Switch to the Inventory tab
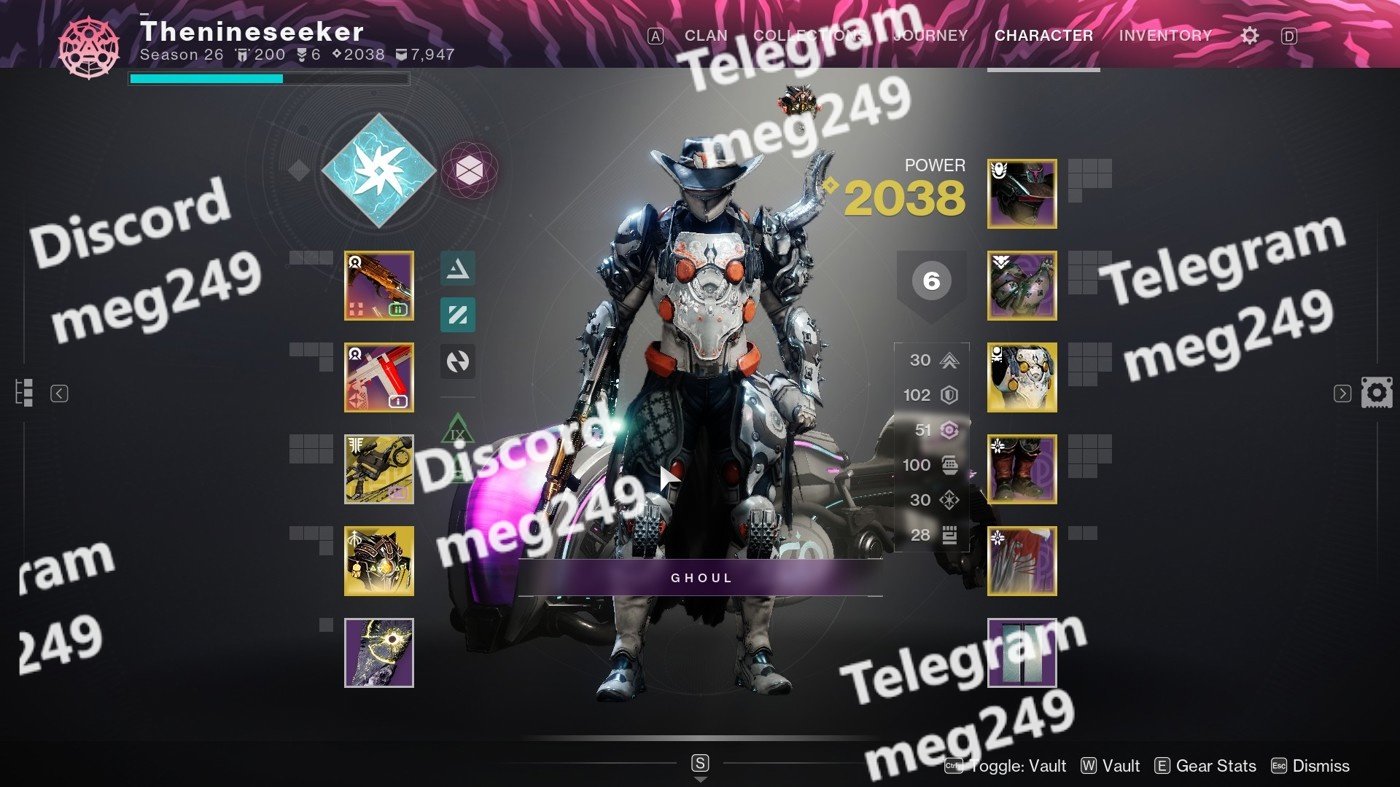 (1165, 36)
